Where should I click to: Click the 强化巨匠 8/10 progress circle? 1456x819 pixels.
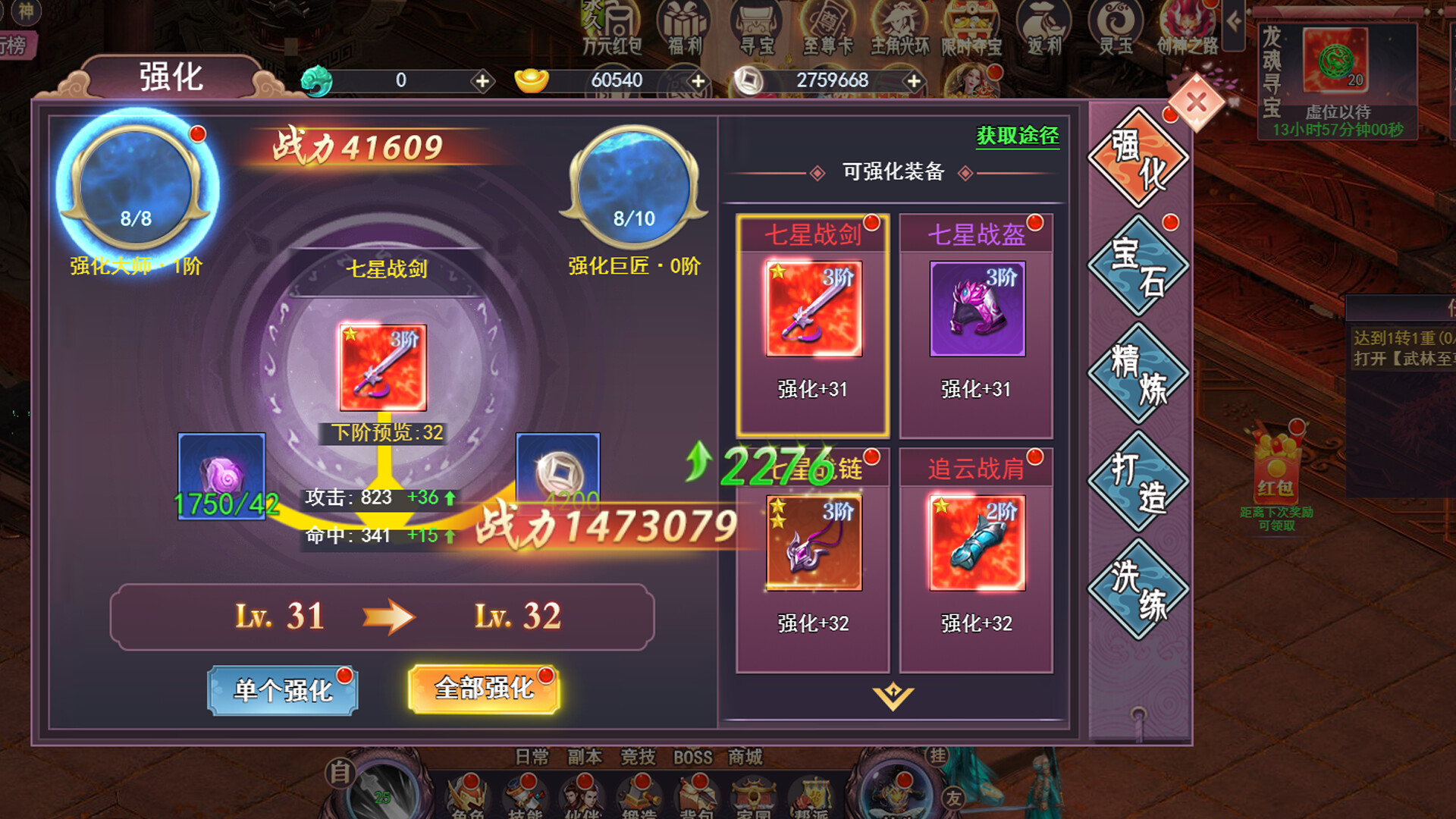(x=635, y=190)
